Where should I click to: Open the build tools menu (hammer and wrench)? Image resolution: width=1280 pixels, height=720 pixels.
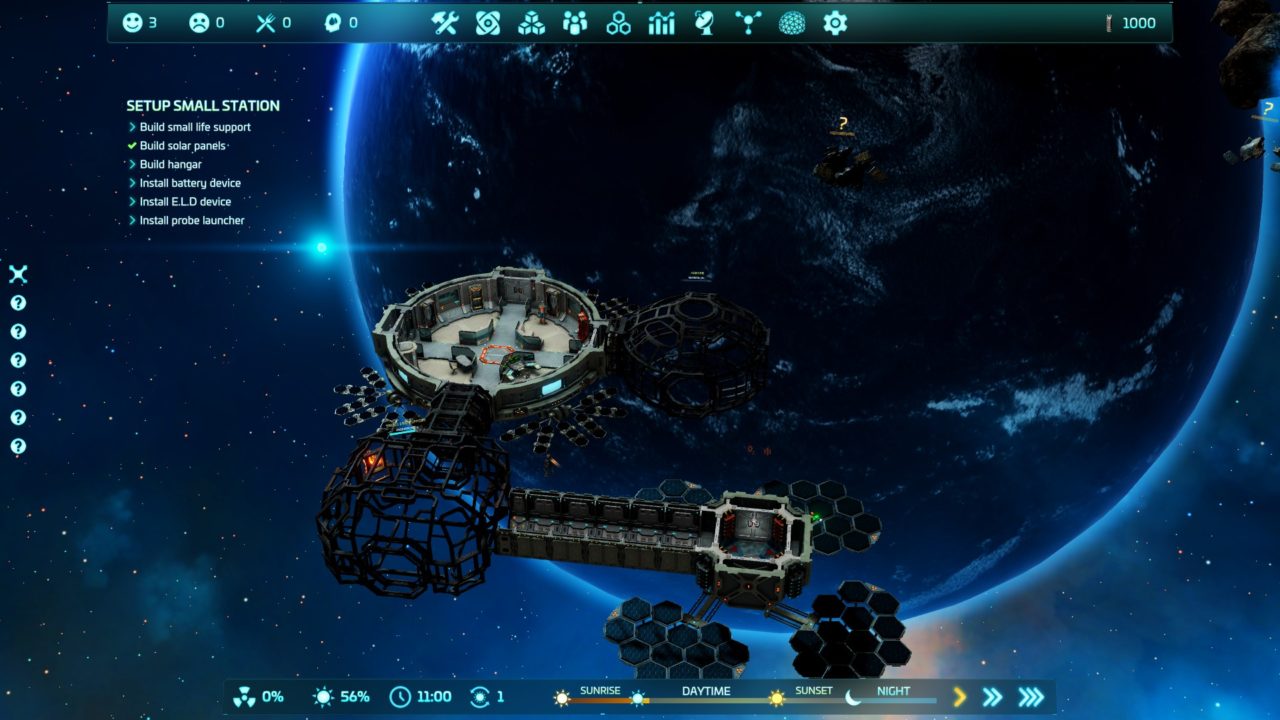pos(444,23)
